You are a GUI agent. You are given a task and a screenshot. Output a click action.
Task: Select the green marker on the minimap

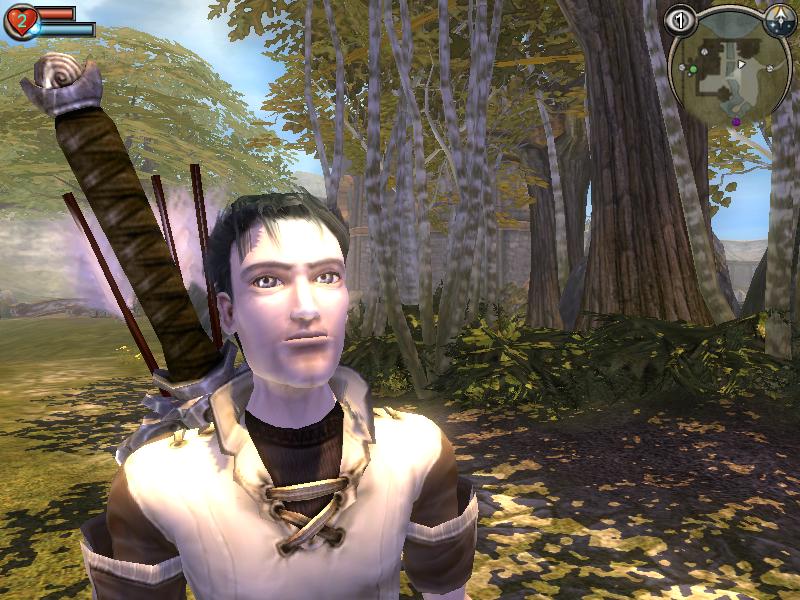click(x=691, y=69)
